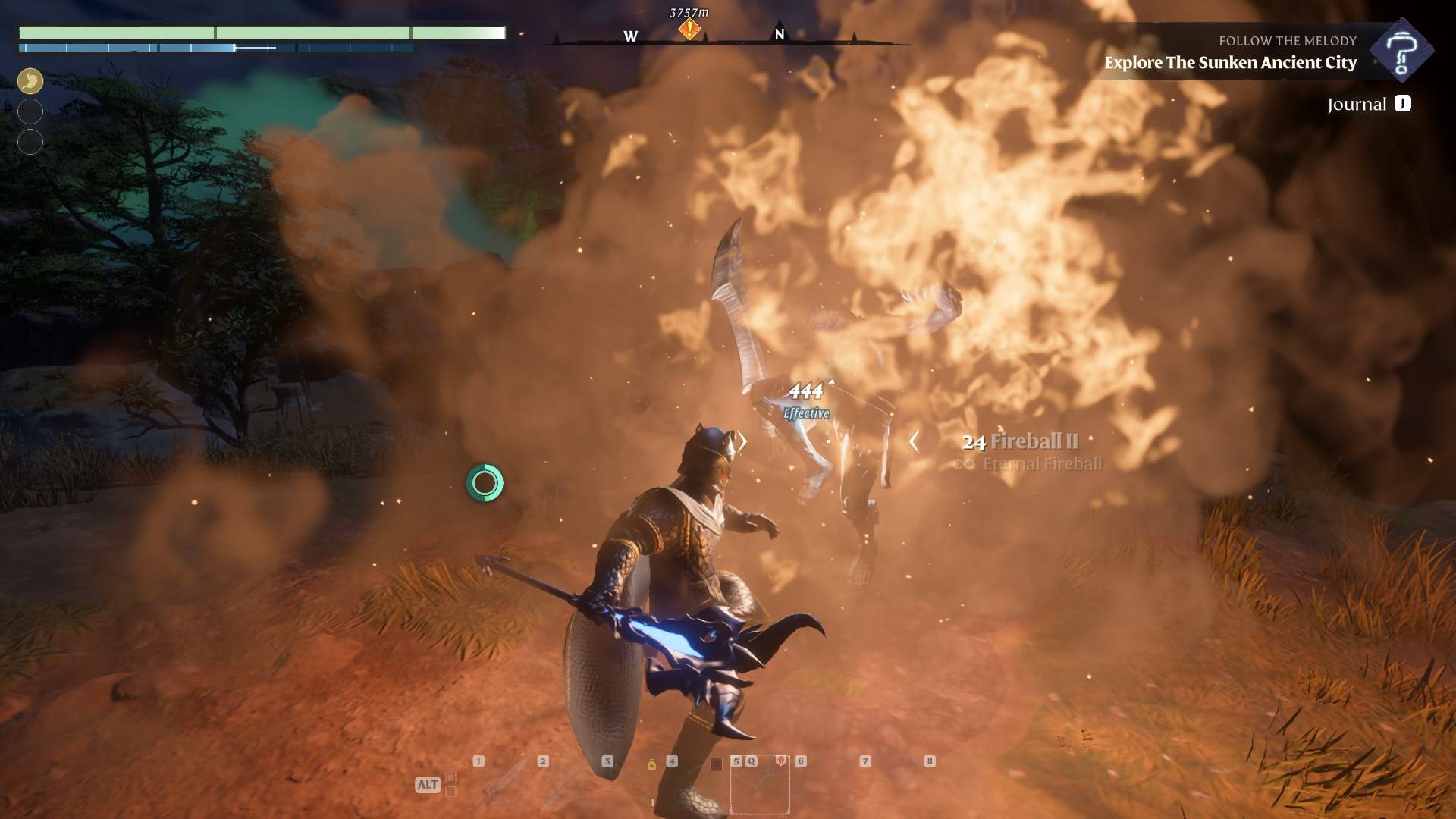1456x819 pixels.
Task: Click the J key icon next to Journal
Action: (x=1403, y=104)
